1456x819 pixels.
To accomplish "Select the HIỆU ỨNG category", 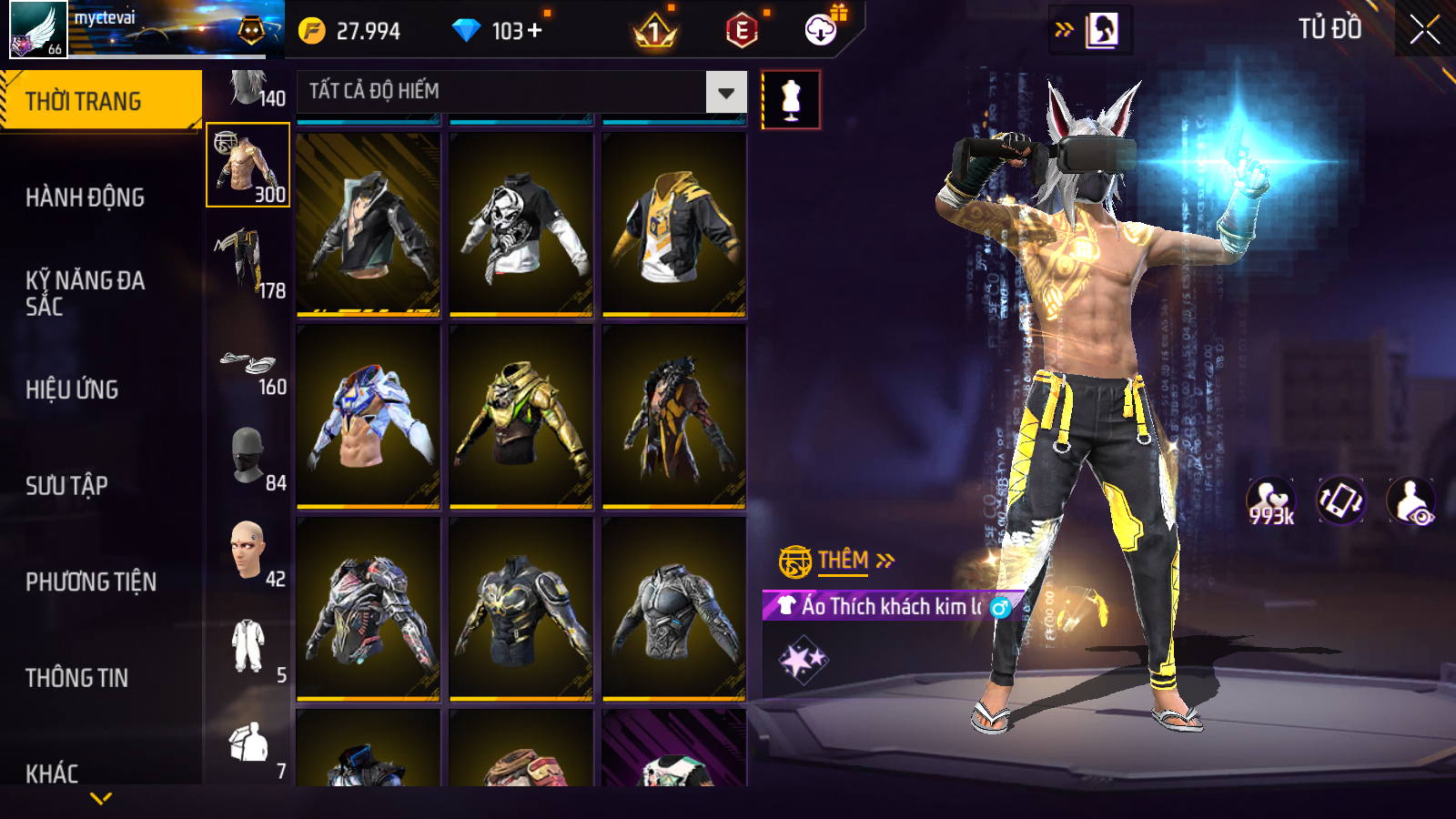I will (x=72, y=389).
